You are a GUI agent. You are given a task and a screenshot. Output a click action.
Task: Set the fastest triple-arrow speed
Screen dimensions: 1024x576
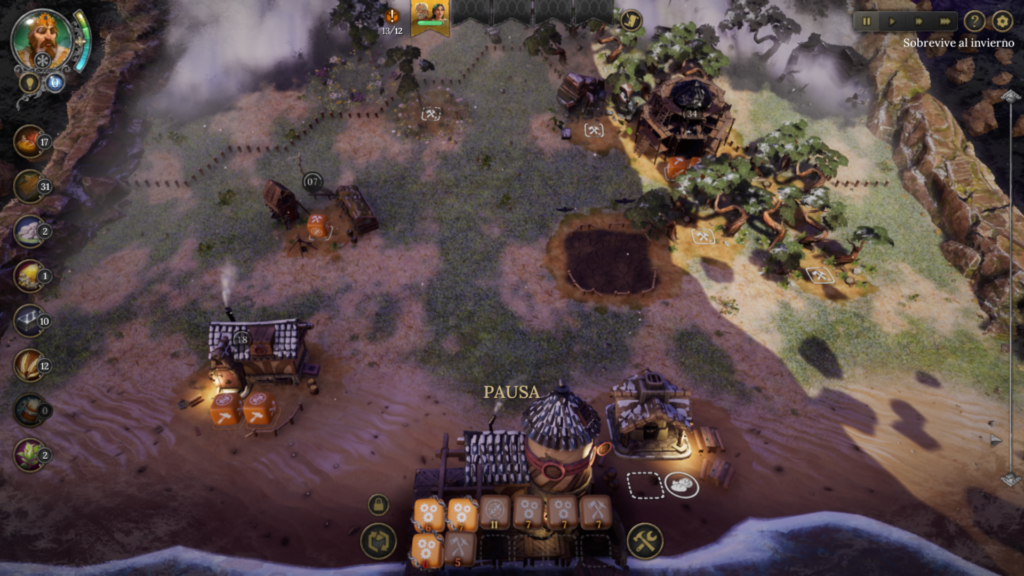[x=945, y=21]
